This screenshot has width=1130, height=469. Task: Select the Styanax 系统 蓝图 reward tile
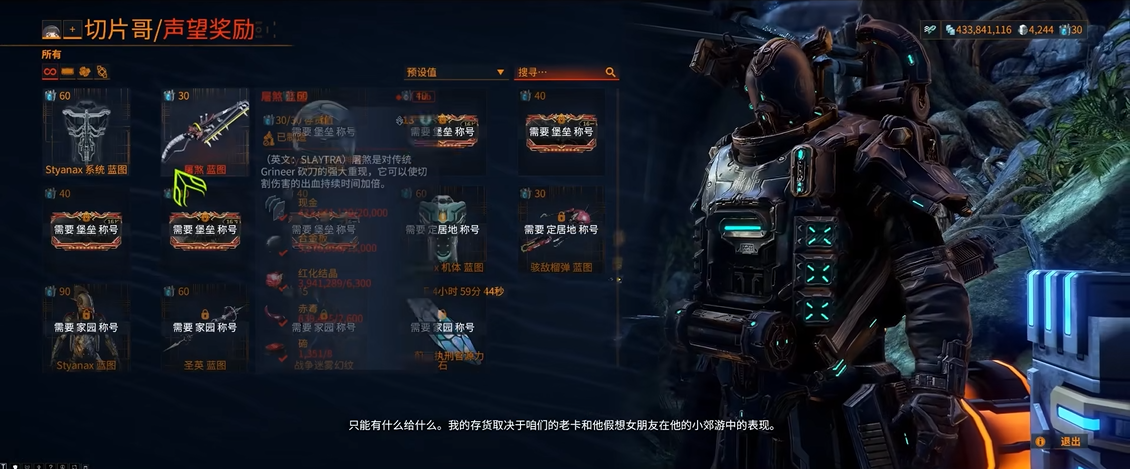pos(87,132)
